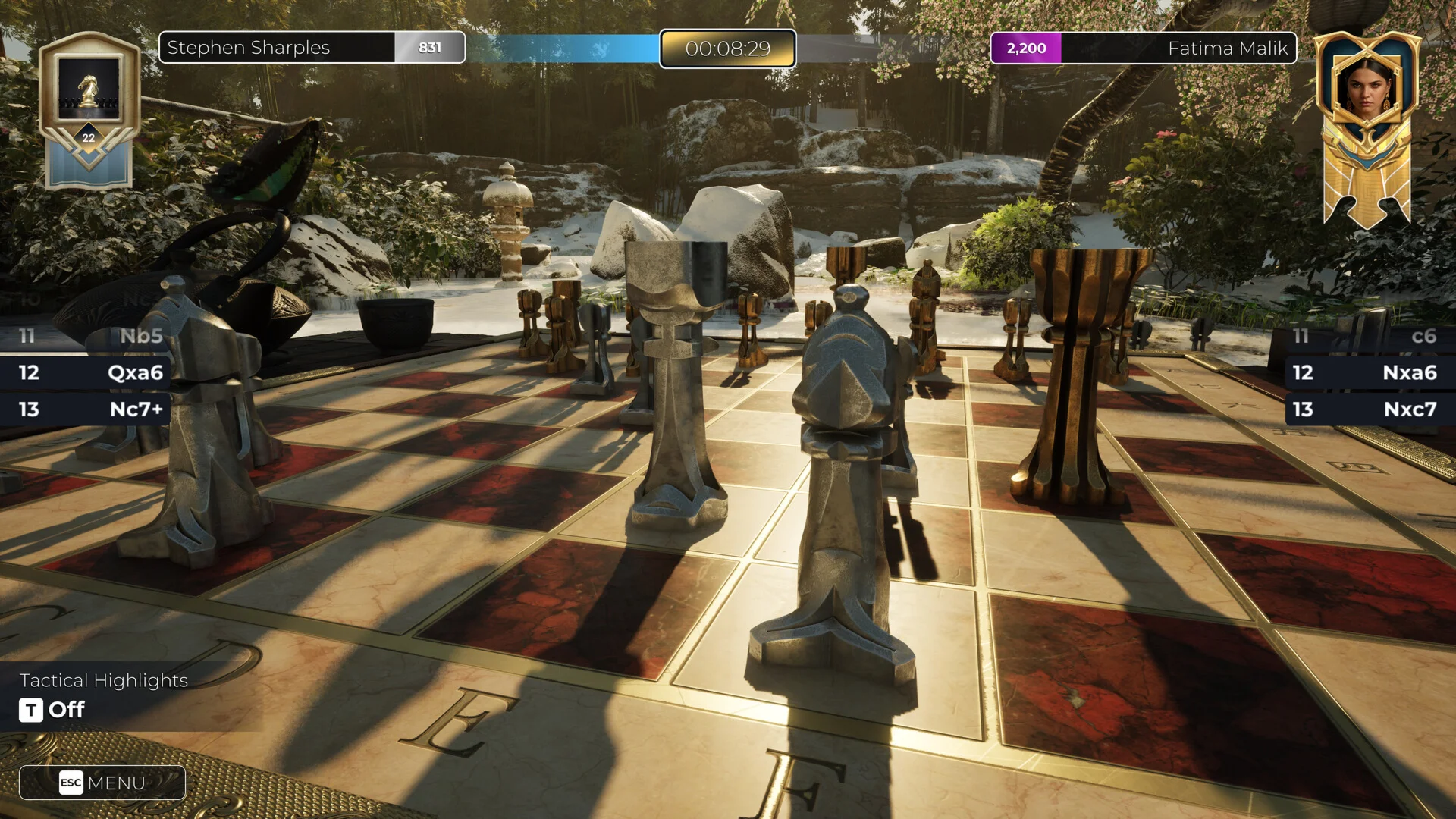Select the Nc7+ move entry

point(136,409)
